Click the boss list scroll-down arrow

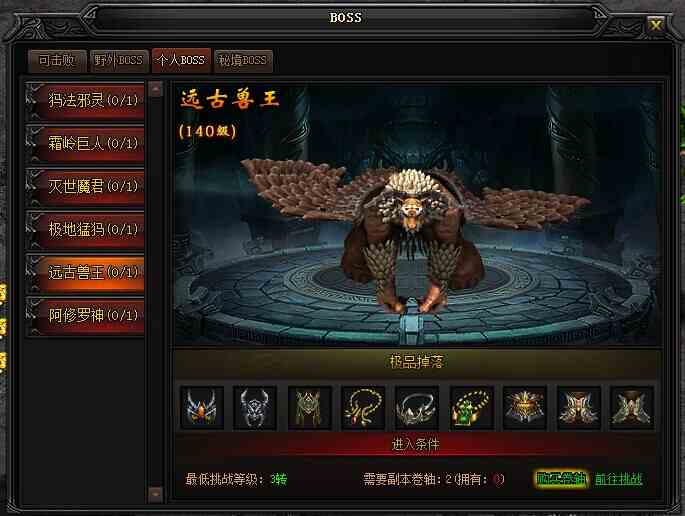(155, 493)
